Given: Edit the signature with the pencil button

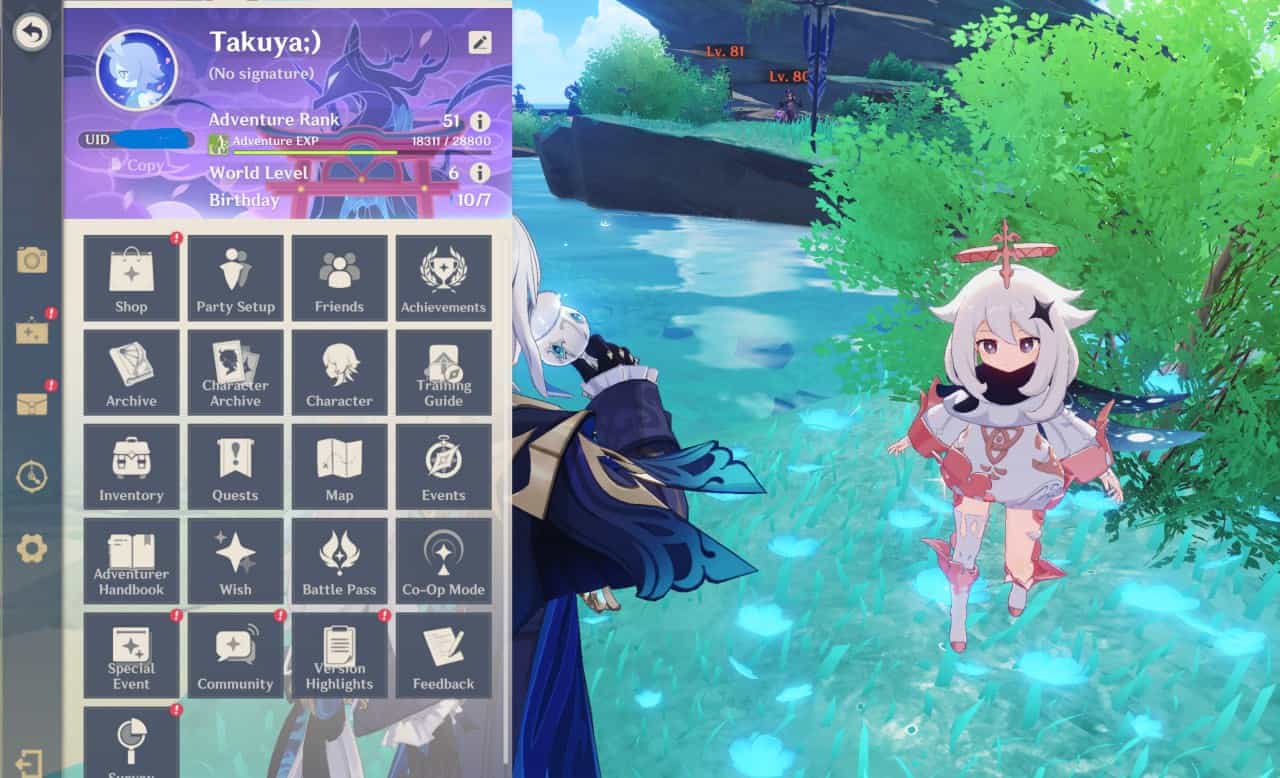Looking at the screenshot, I should click(x=479, y=41).
